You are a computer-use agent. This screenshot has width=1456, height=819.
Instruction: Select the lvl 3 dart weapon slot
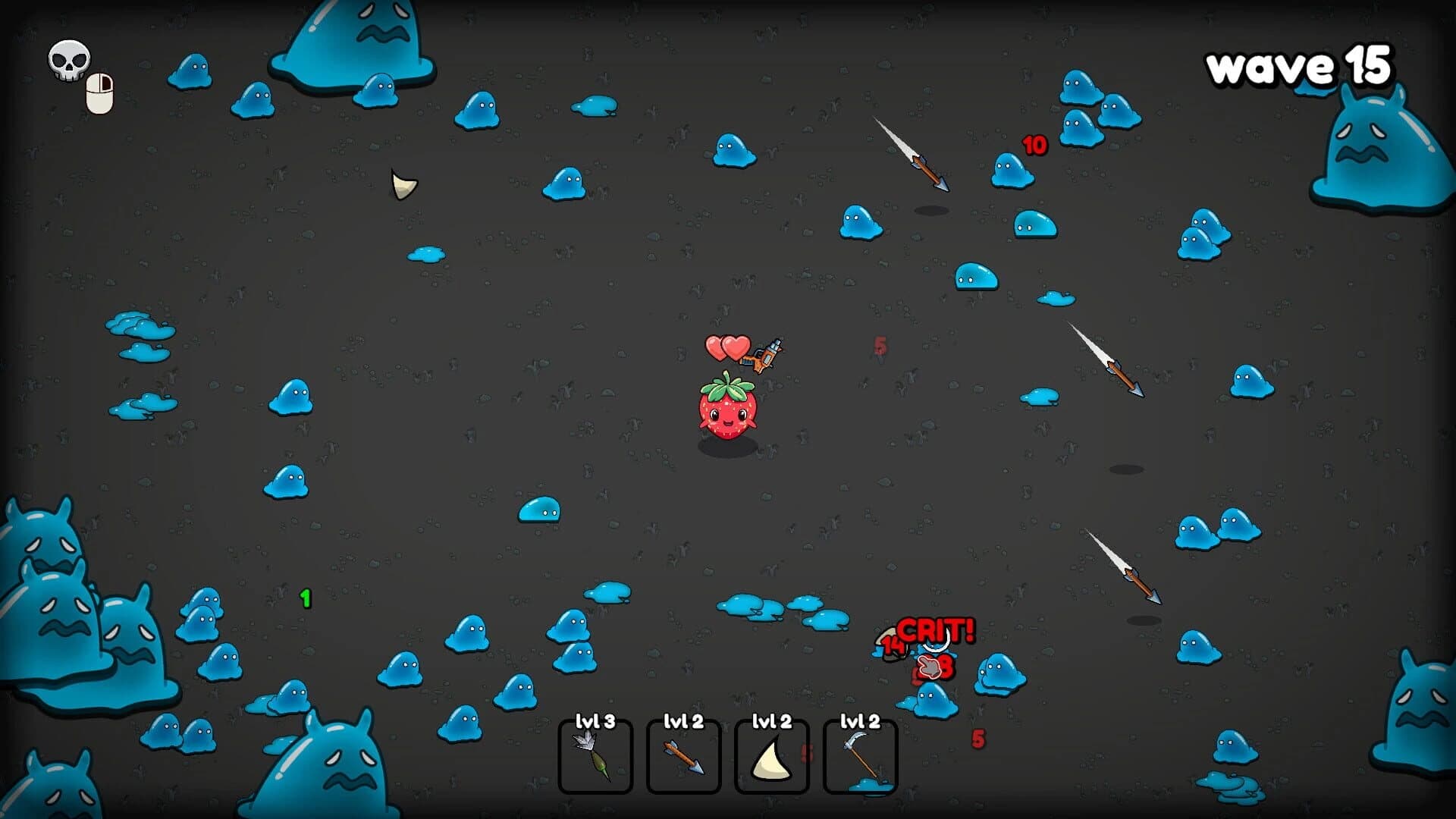pyautogui.click(x=596, y=757)
